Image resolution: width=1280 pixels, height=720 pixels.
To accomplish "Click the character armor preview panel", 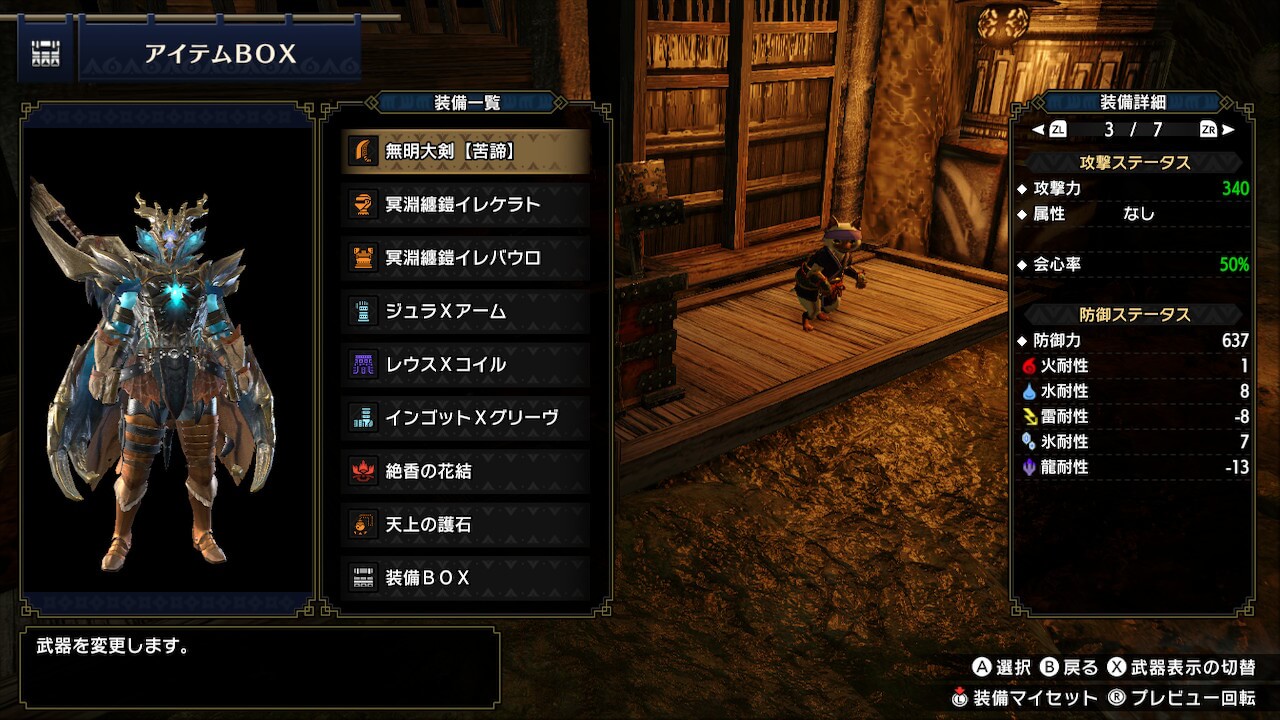I will coord(168,358).
